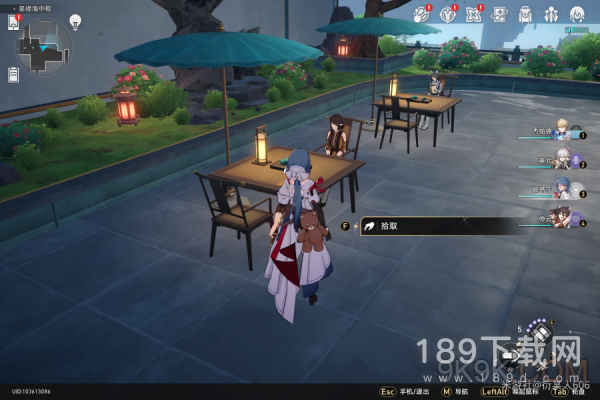Viewport: 600px width, 400px height.
Task: Open the clipboard mission log icon
Action: [13, 75]
